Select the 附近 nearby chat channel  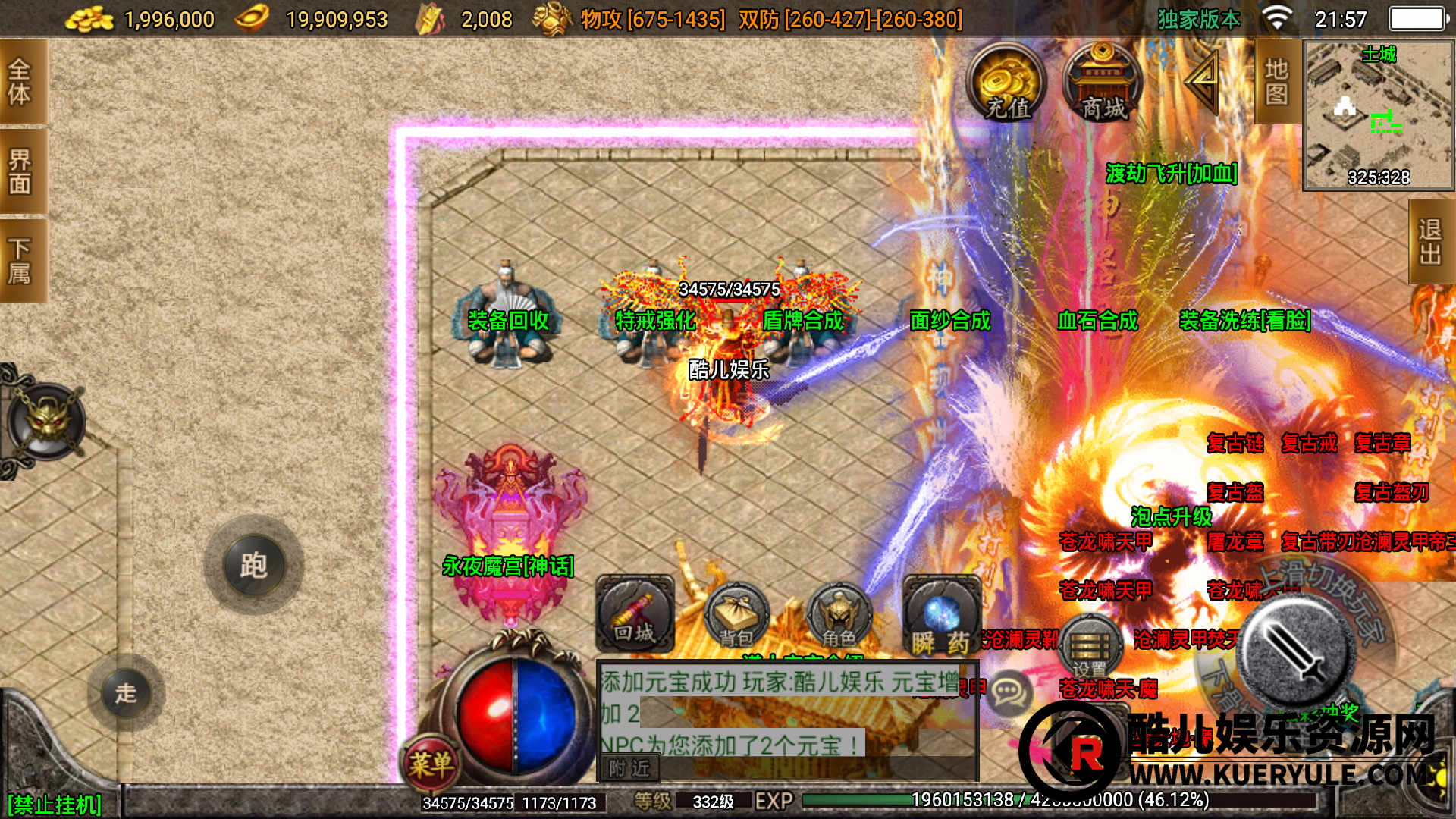[x=630, y=768]
